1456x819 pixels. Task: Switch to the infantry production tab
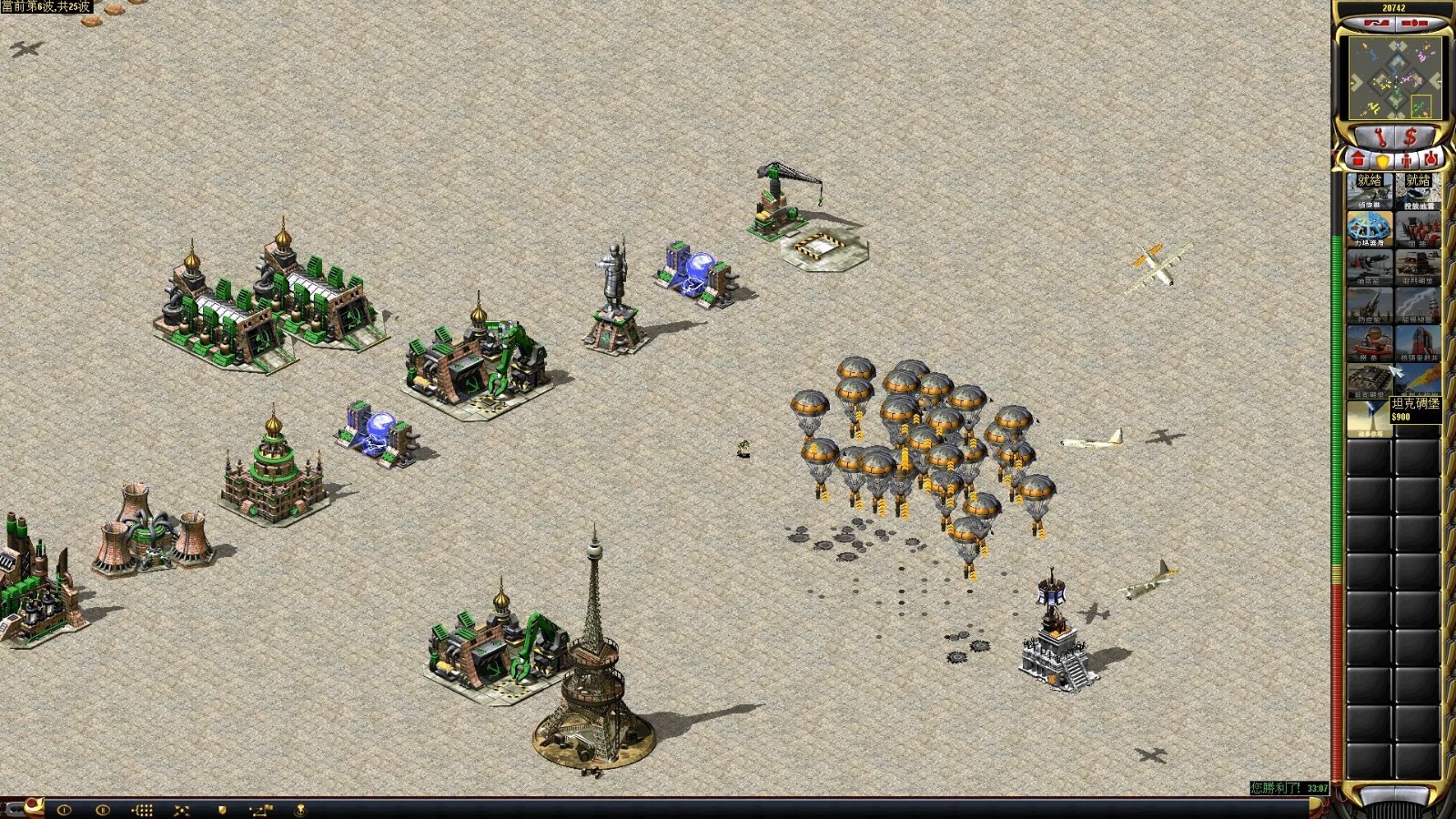click(x=1407, y=160)
